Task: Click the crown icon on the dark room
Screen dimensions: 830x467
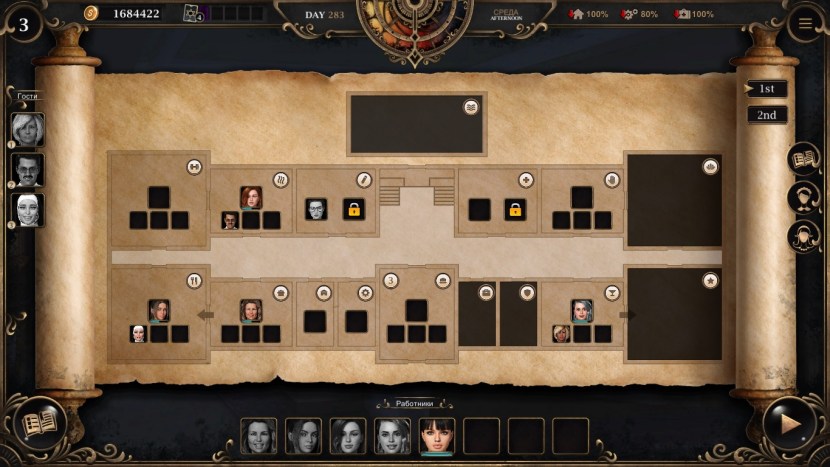Action: tap(710, 167)
